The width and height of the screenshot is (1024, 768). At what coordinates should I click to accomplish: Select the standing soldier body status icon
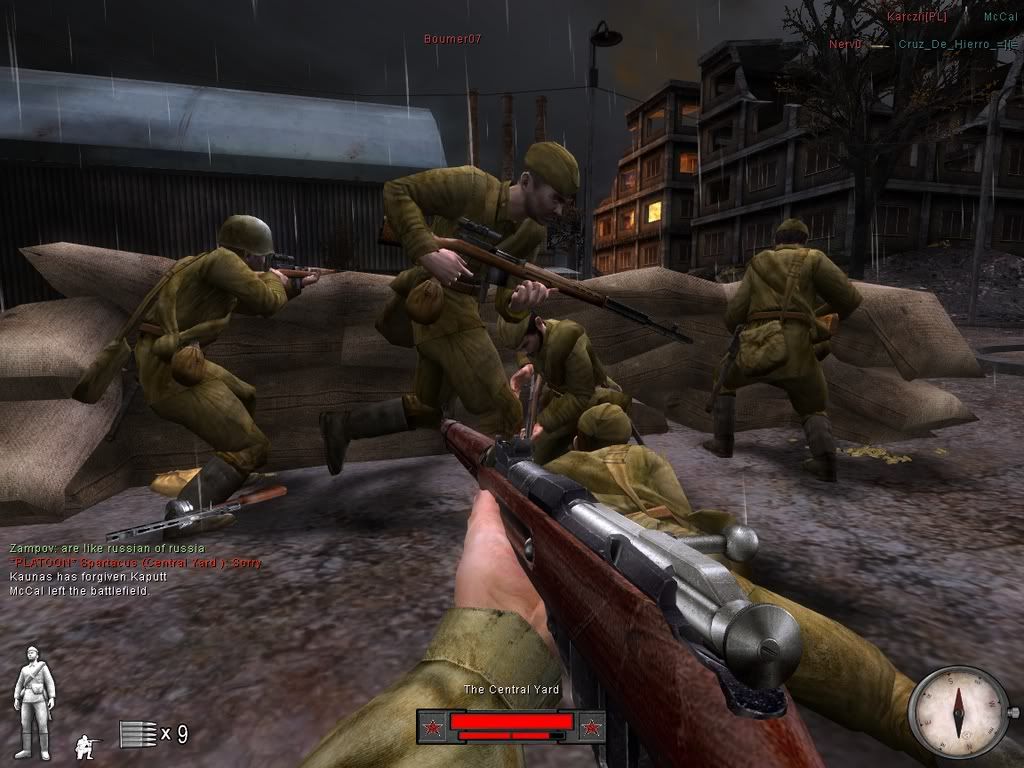tap(34, 702)
